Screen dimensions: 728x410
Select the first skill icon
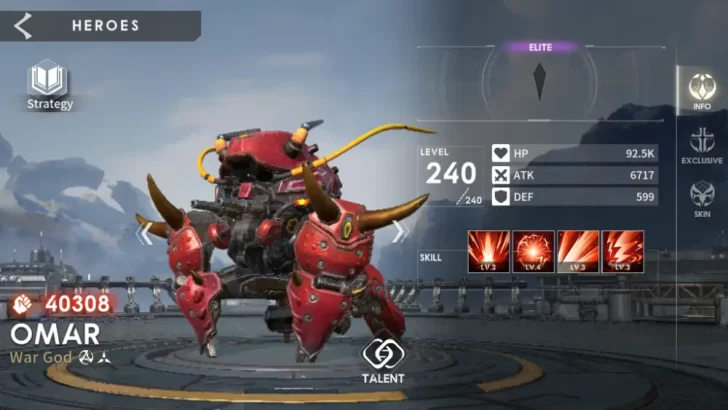(489, 251)
